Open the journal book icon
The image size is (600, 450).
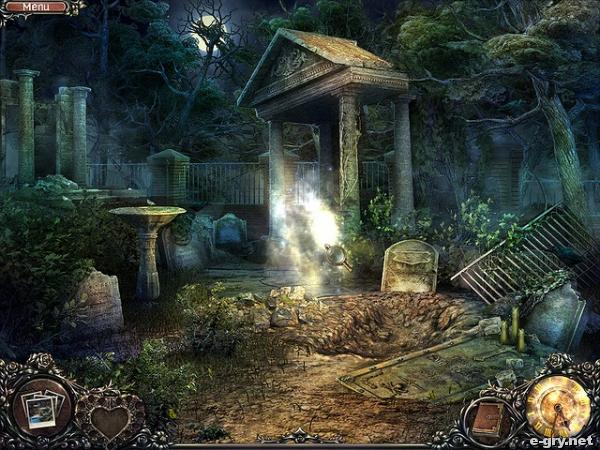tap(487, 417)
